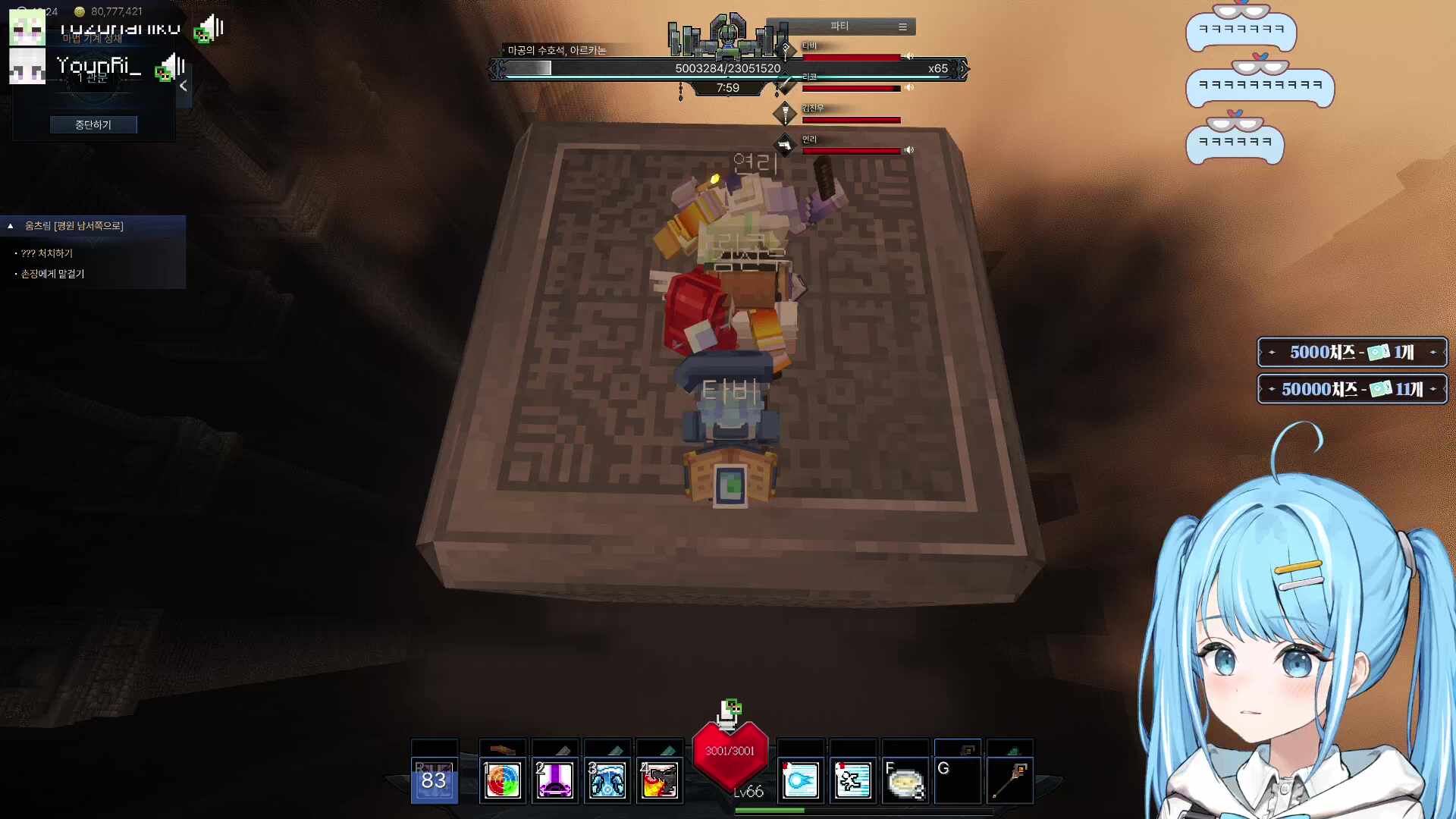1456x819 pixels.
Task: Mute 타비 using the speaker icon
Action: (x=909, y=56)
